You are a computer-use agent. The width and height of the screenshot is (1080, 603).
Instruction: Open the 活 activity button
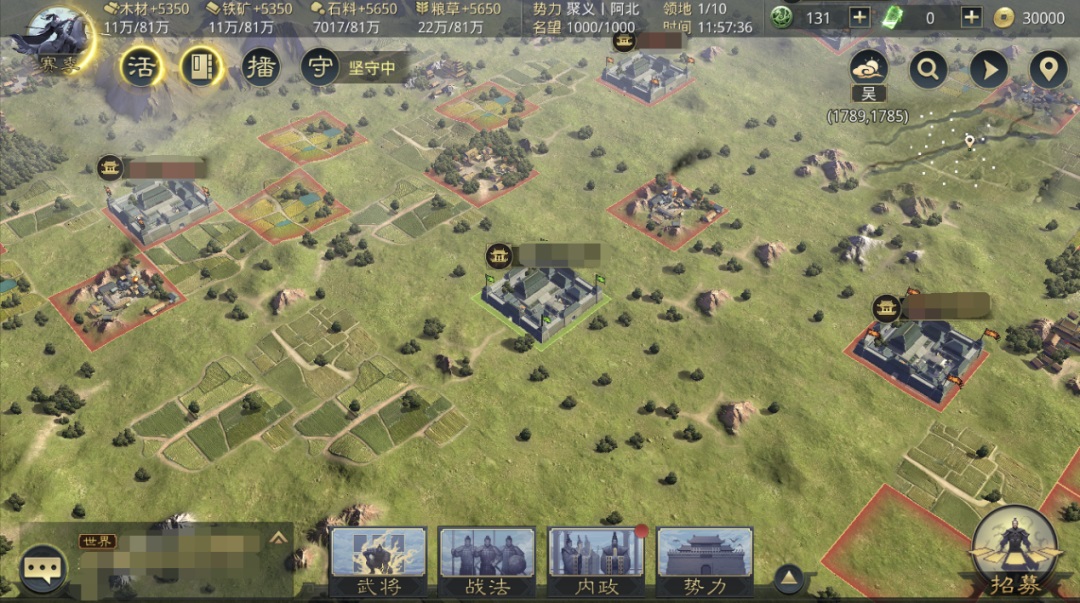click(x=142, y=67)
